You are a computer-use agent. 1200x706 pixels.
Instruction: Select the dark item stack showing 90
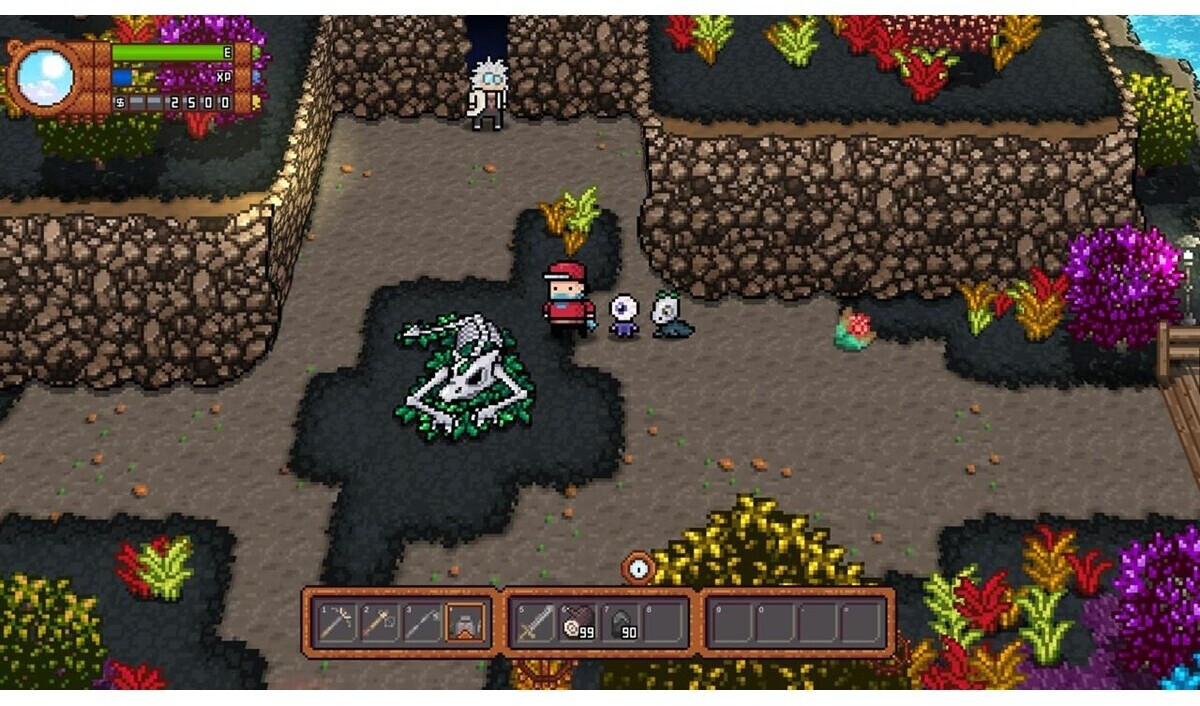(620, 623)
